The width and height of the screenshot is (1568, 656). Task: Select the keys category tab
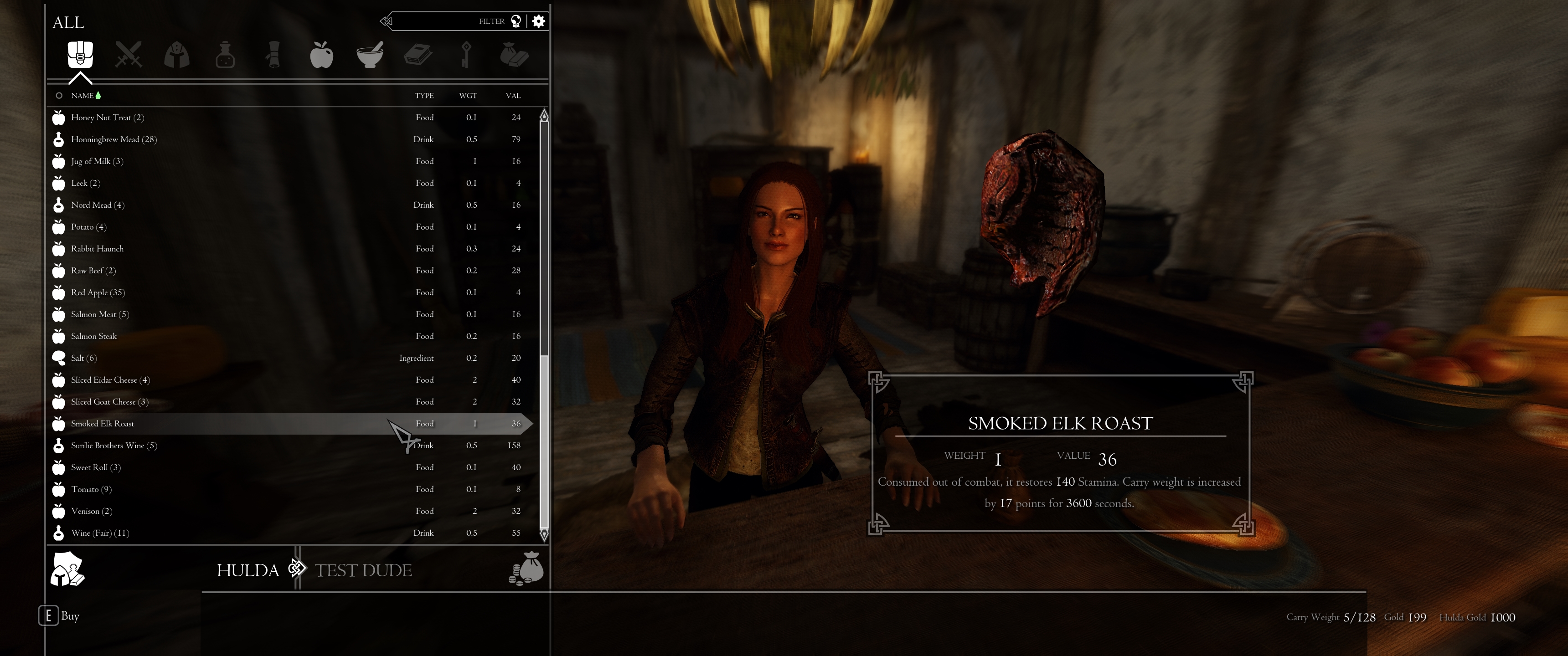(466, 55)
